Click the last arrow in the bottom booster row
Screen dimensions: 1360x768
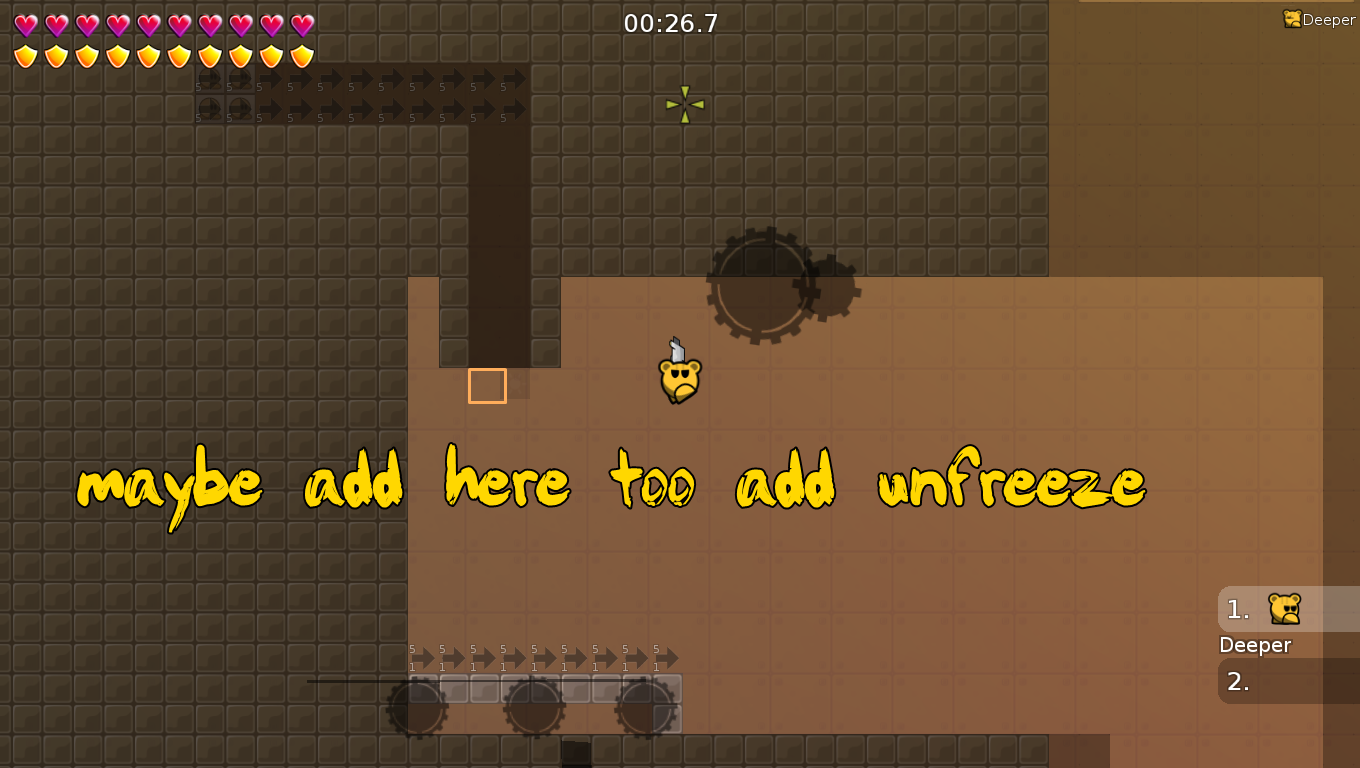tap(668, 659)
